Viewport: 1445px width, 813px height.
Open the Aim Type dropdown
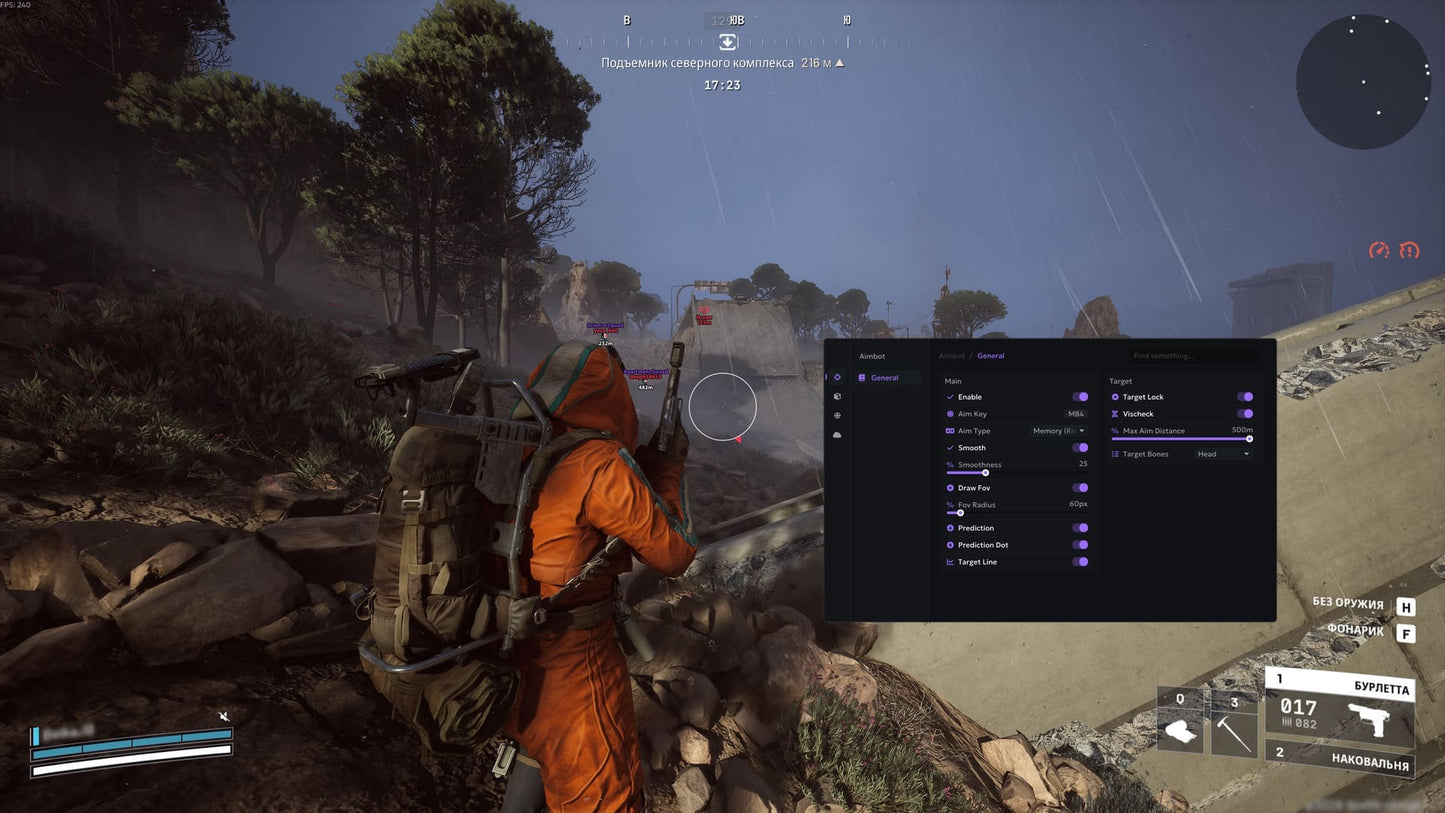tap(1055, 430)
